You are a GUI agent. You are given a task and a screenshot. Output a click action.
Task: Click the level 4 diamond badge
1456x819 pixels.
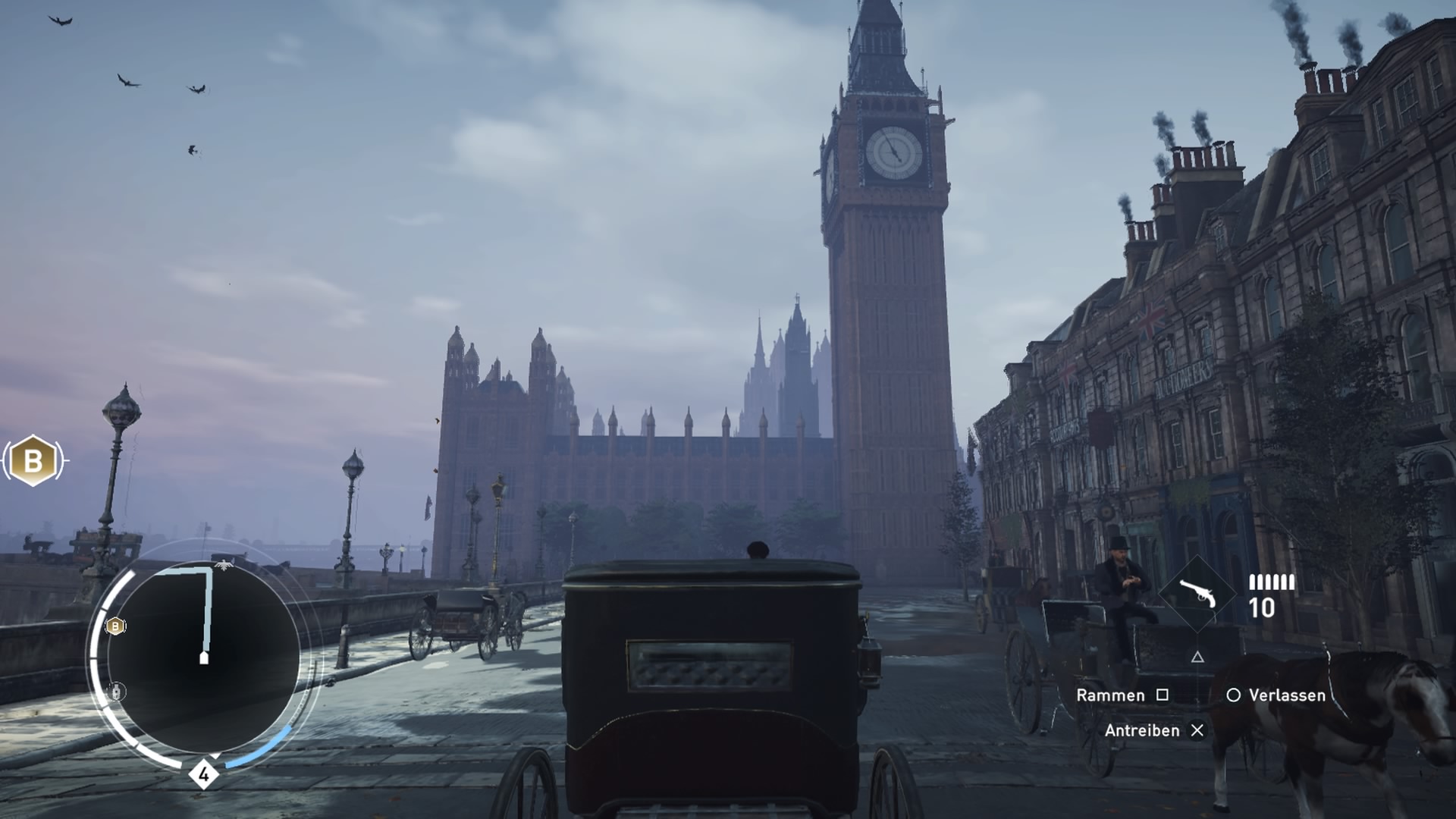[203, 775]
